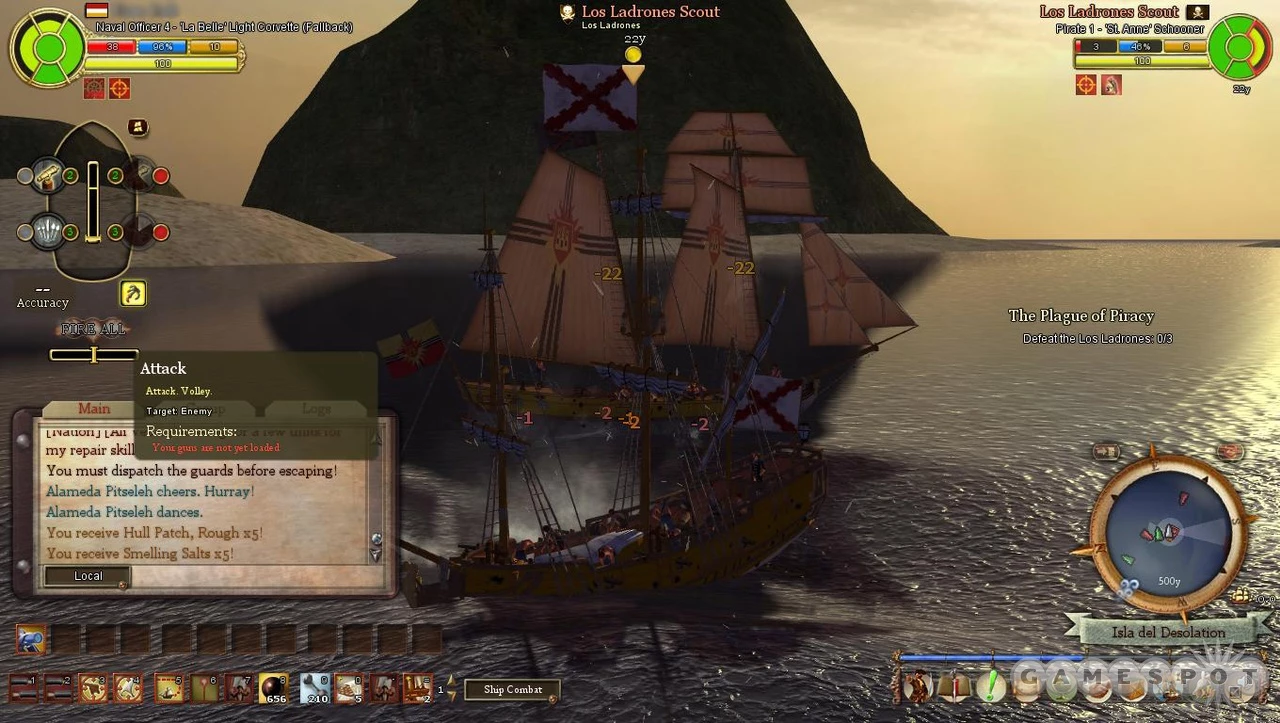Activate the ship's wheel skill in slot 3
This screenshot has height=723, width=1280.
[94, 687]
